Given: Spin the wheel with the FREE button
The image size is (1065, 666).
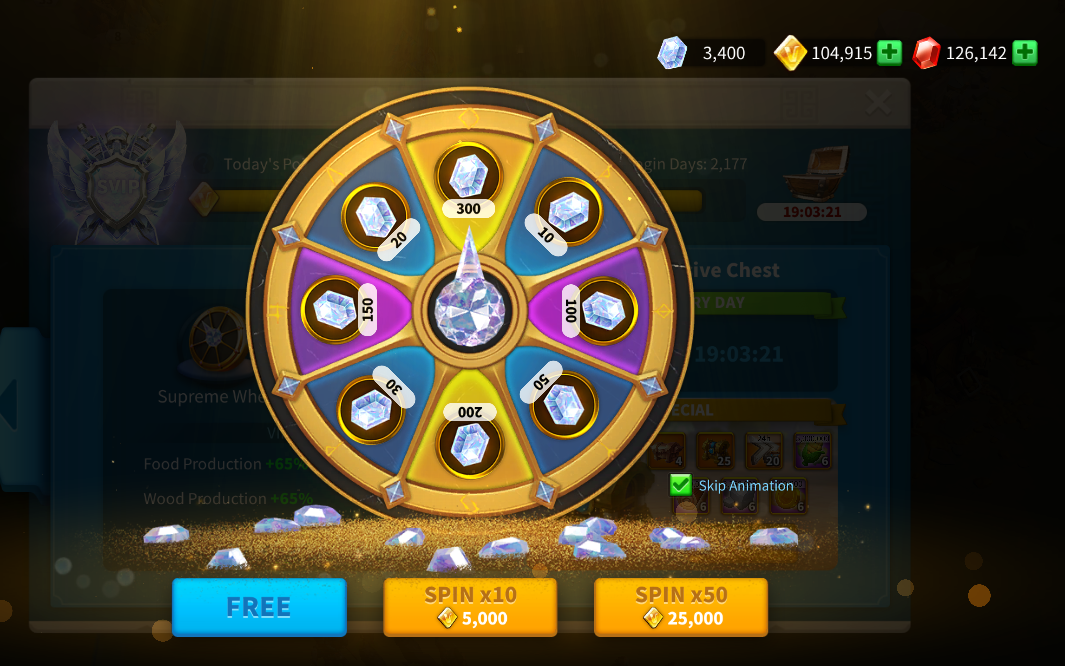Looking at the screenshot, I should (259, 607).
